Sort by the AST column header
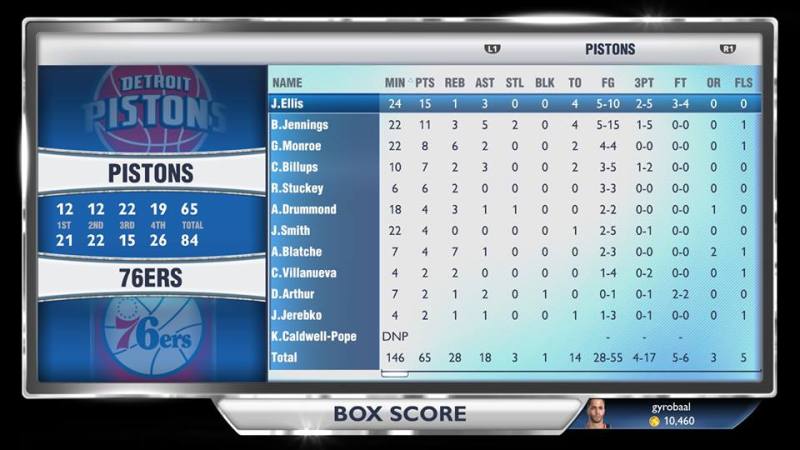 484,82
